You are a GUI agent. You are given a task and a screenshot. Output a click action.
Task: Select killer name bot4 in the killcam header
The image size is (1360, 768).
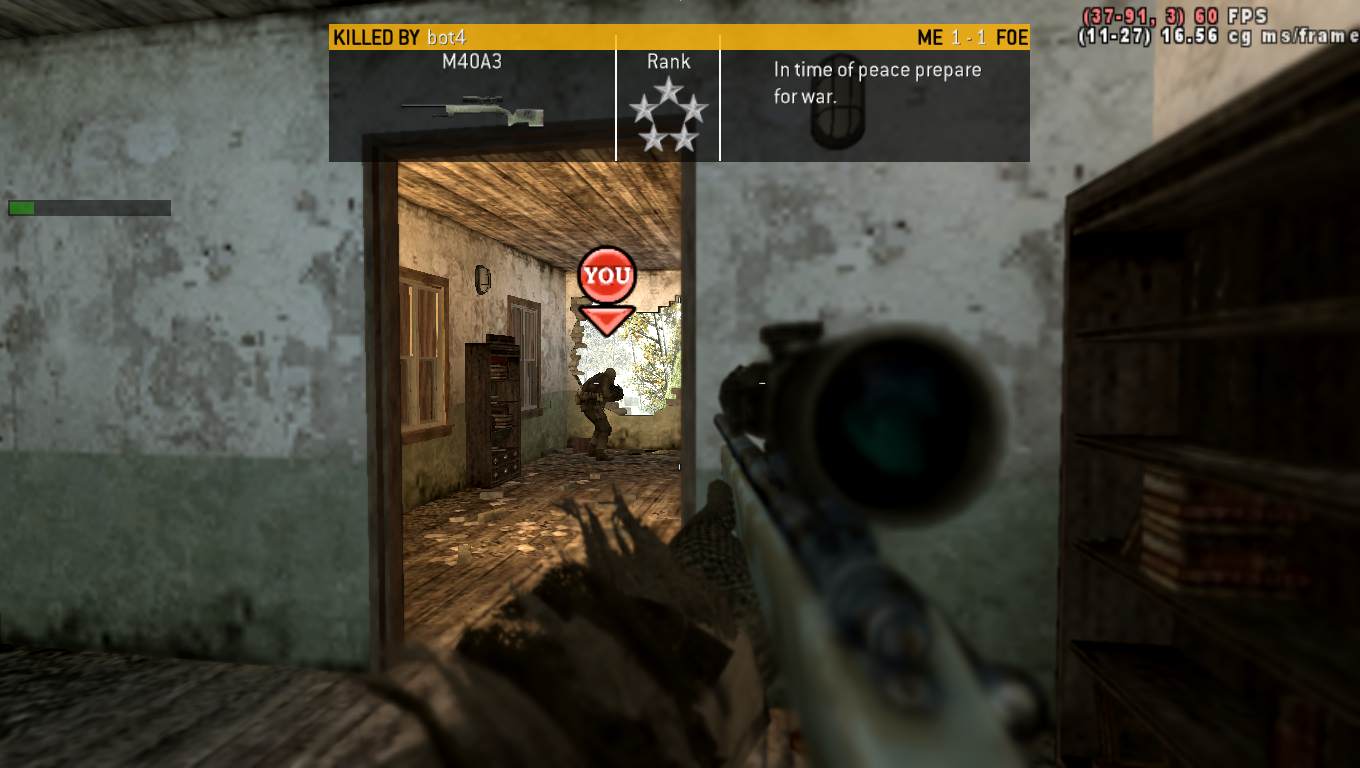point(446,38)
